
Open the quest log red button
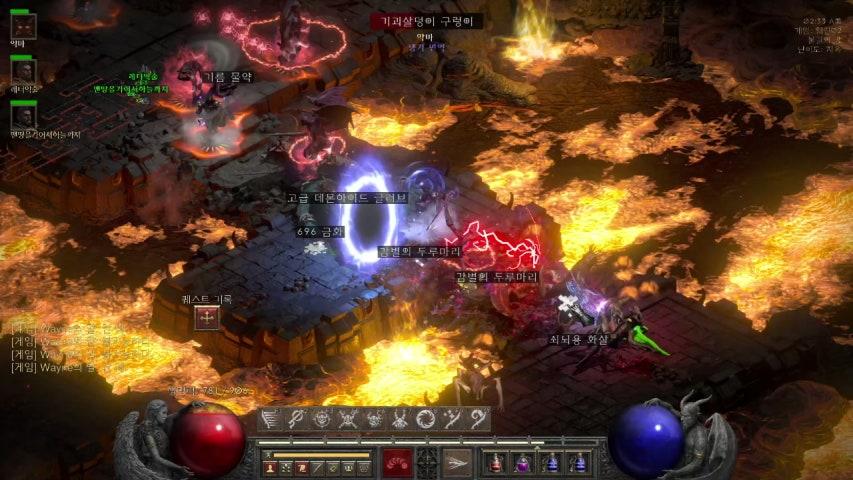tap(207, 318)
